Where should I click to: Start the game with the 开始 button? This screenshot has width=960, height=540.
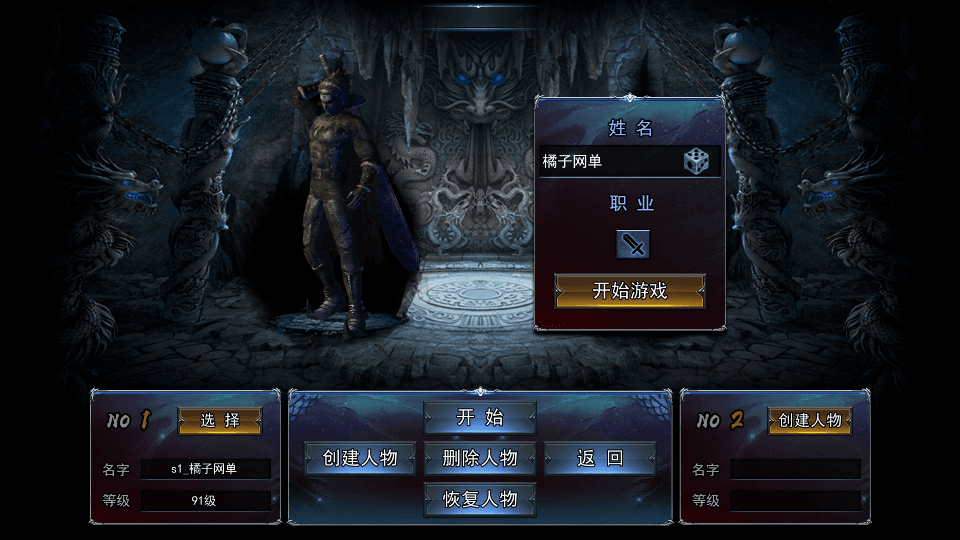tap(480, 418)
